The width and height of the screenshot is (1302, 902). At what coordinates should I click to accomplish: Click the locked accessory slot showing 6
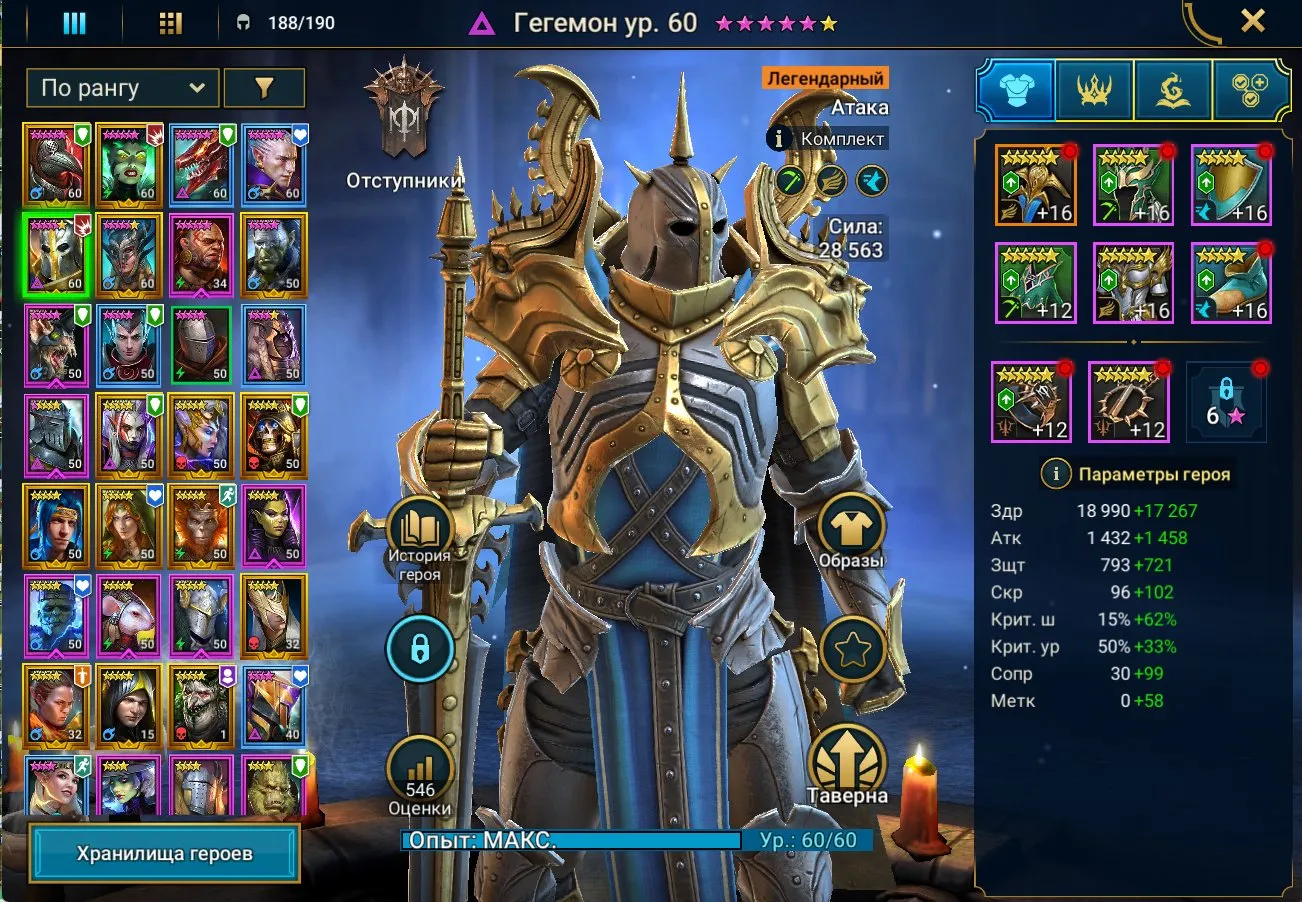tap(1228, 402)
